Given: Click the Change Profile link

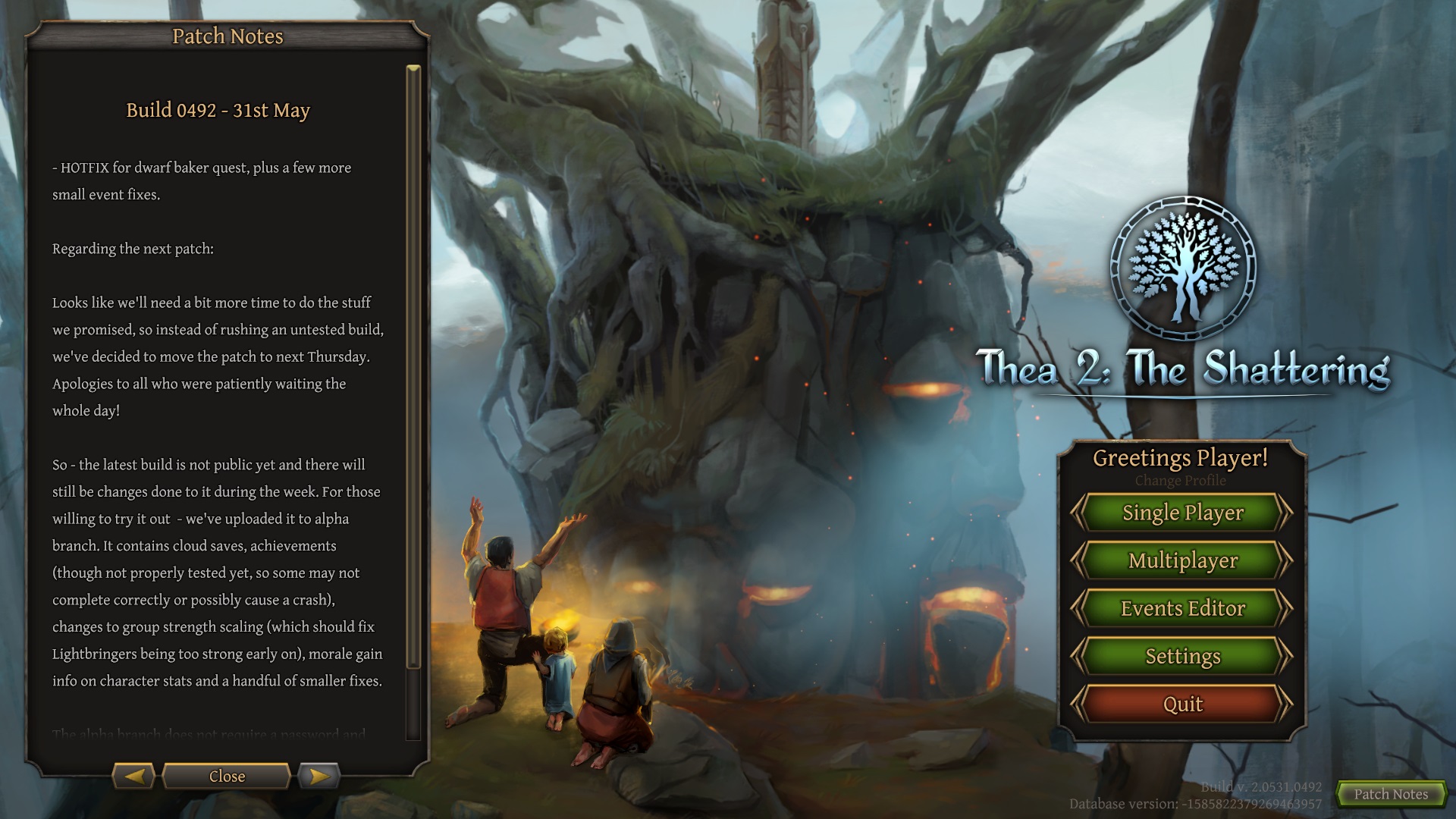Looking at the screenshot, I should (1180, 481).
